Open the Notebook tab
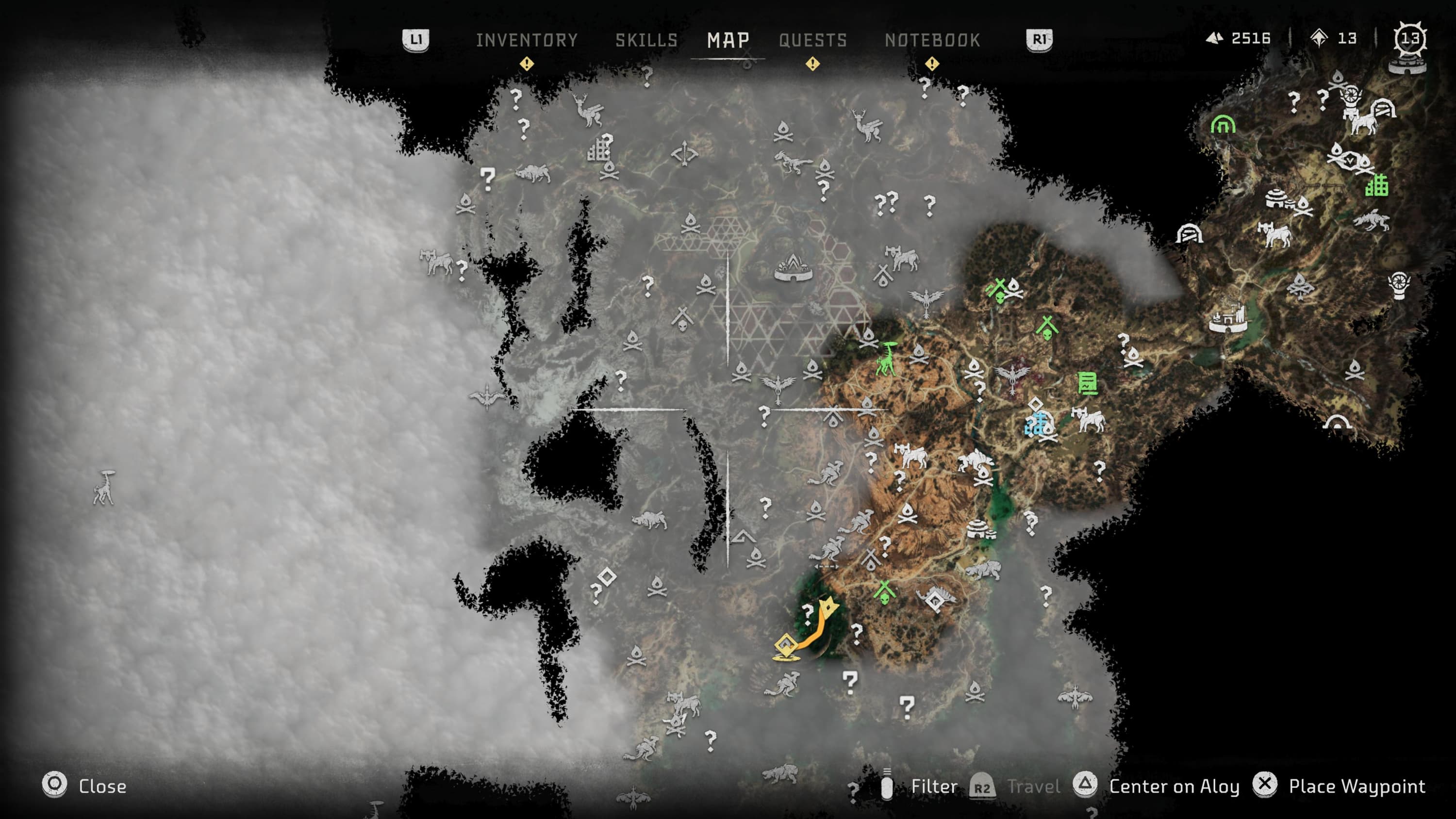 [932, 40]
